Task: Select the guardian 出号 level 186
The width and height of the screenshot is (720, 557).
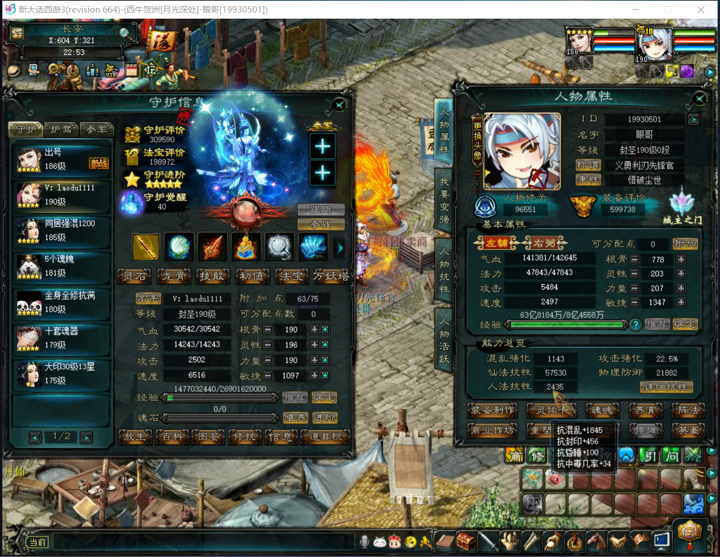Action: (62, 159)
